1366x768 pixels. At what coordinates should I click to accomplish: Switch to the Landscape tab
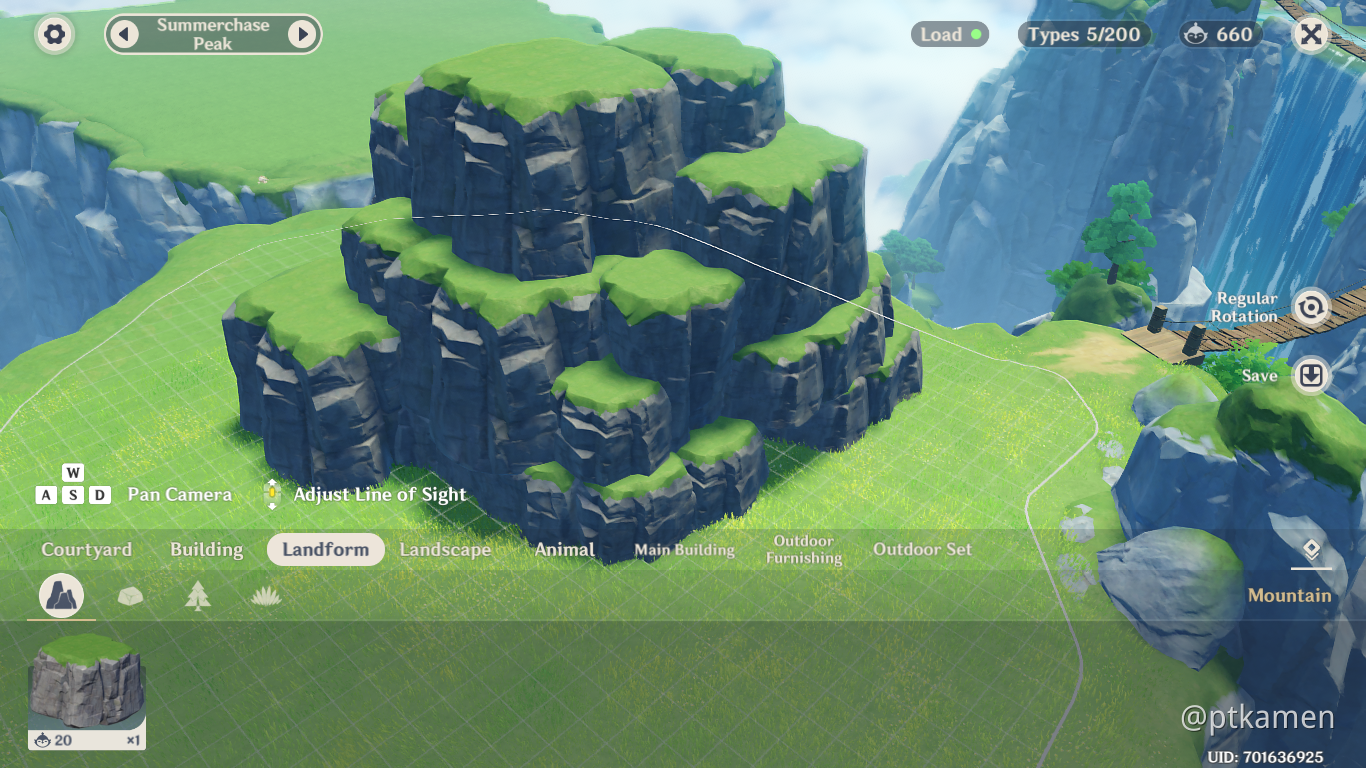tap(444, 549)
